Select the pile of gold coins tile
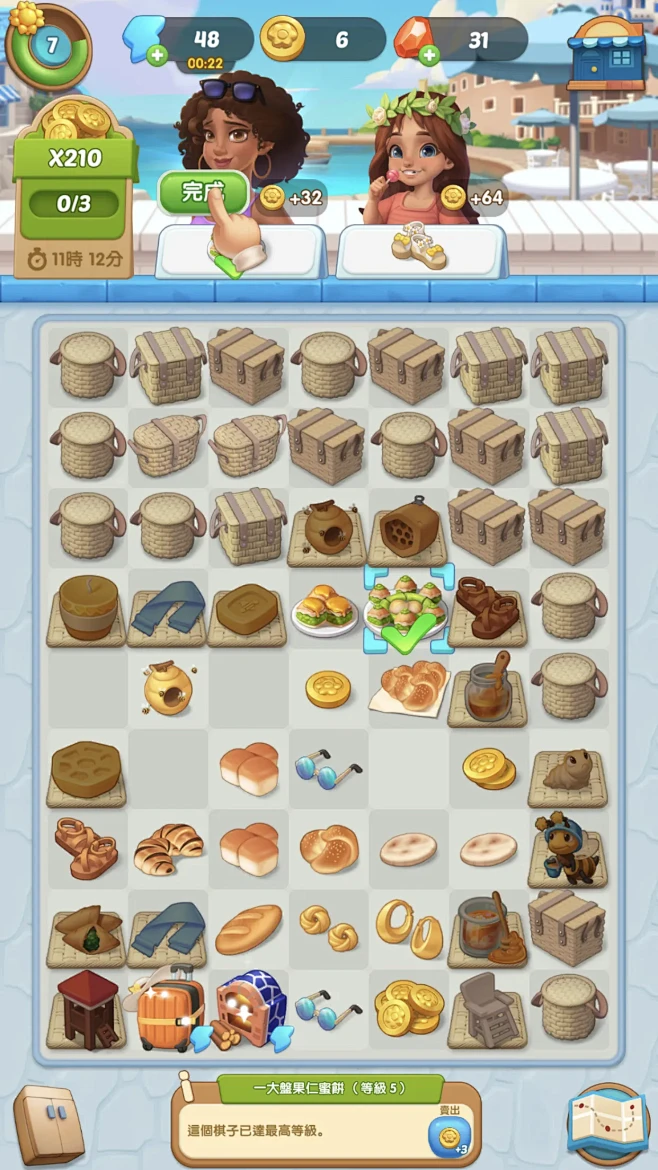 click(x=408, y=1008)
